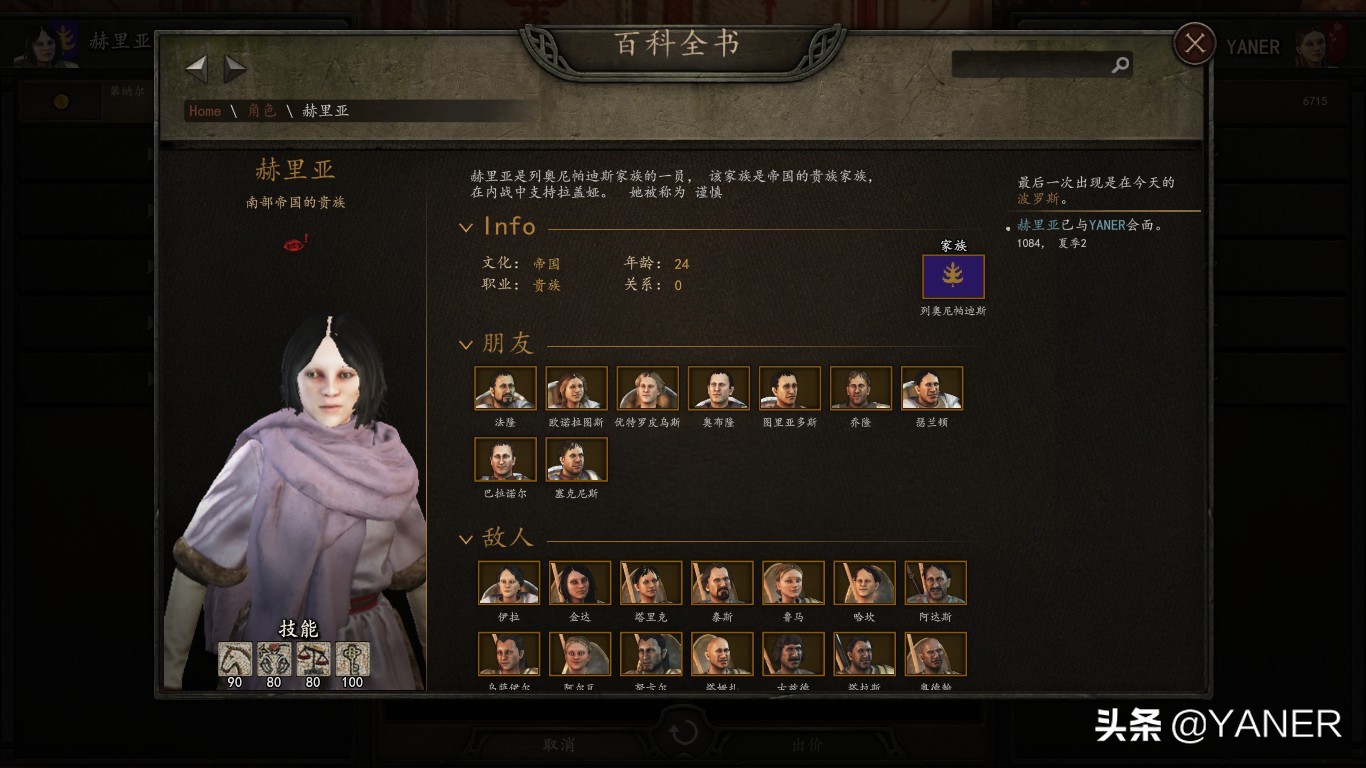Close the encyclopedia with the X button
This screenshot has width=1366, height=768.
(1194, 43)
